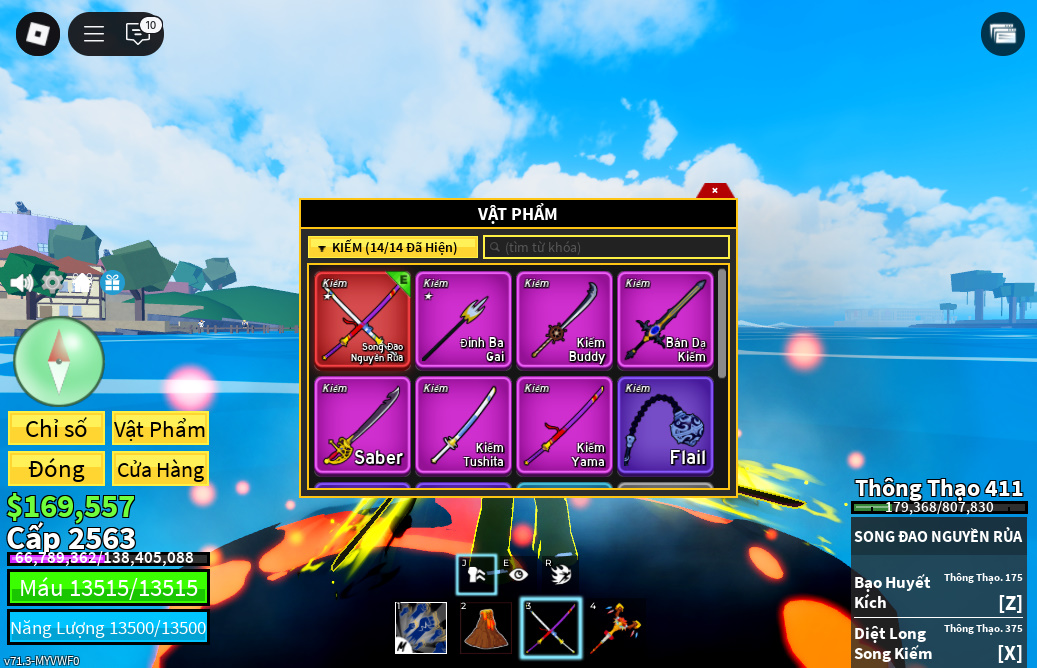Image resolution: width=1037 pixels, height=668 pixels.
Task: Close the Vật Phẩm inventory window
Action: click(x=715, y=190)
